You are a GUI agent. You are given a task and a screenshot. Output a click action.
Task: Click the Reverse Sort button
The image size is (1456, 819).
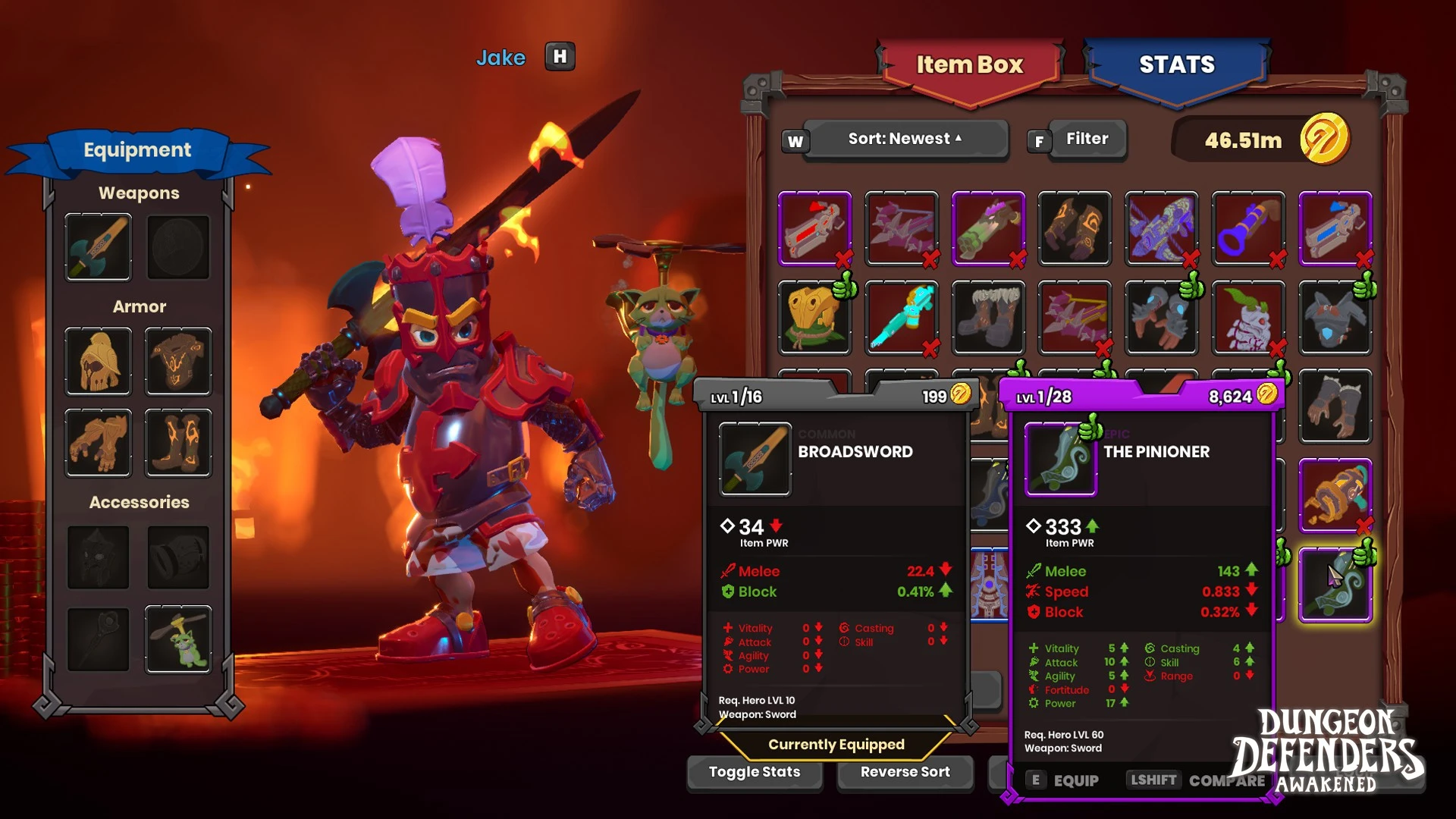905,773
